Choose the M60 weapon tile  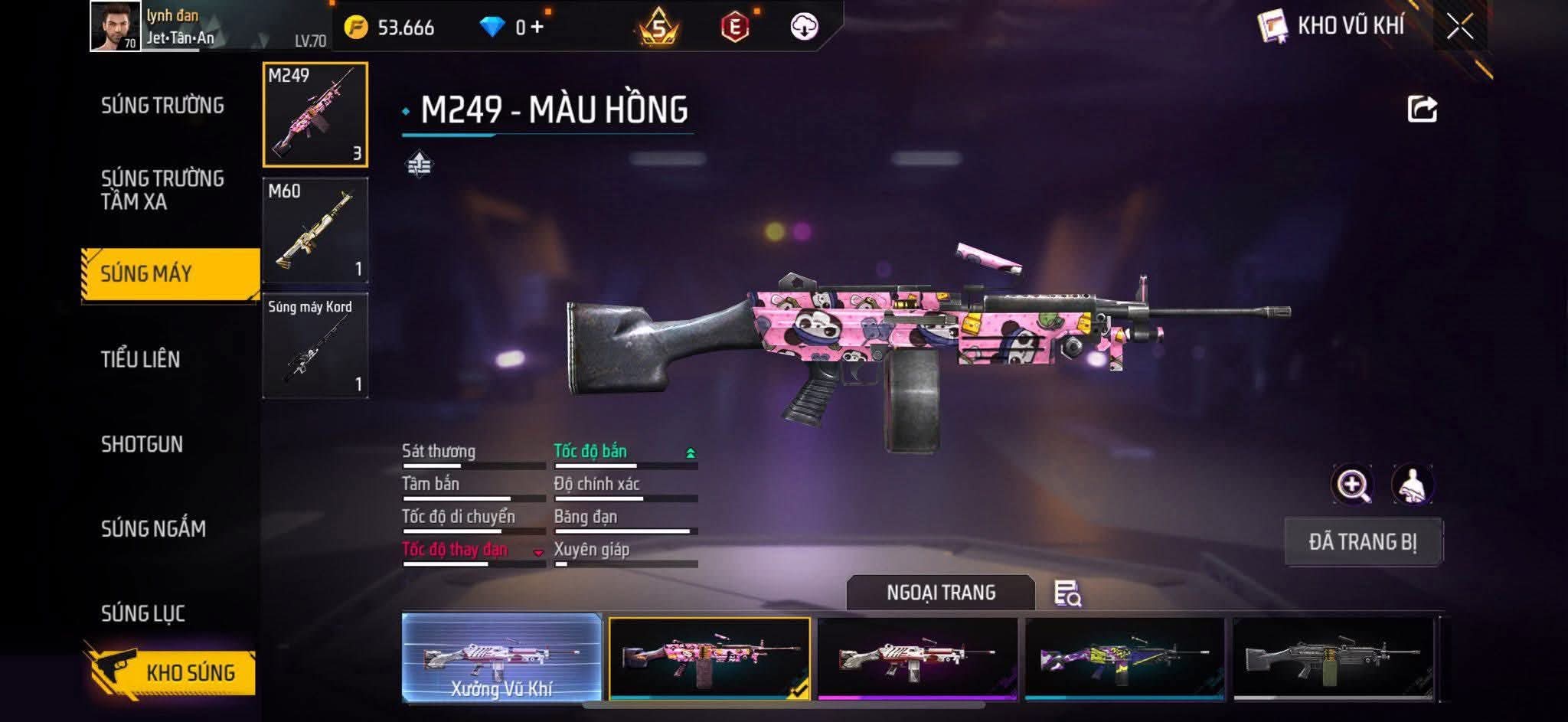[315, 230]
